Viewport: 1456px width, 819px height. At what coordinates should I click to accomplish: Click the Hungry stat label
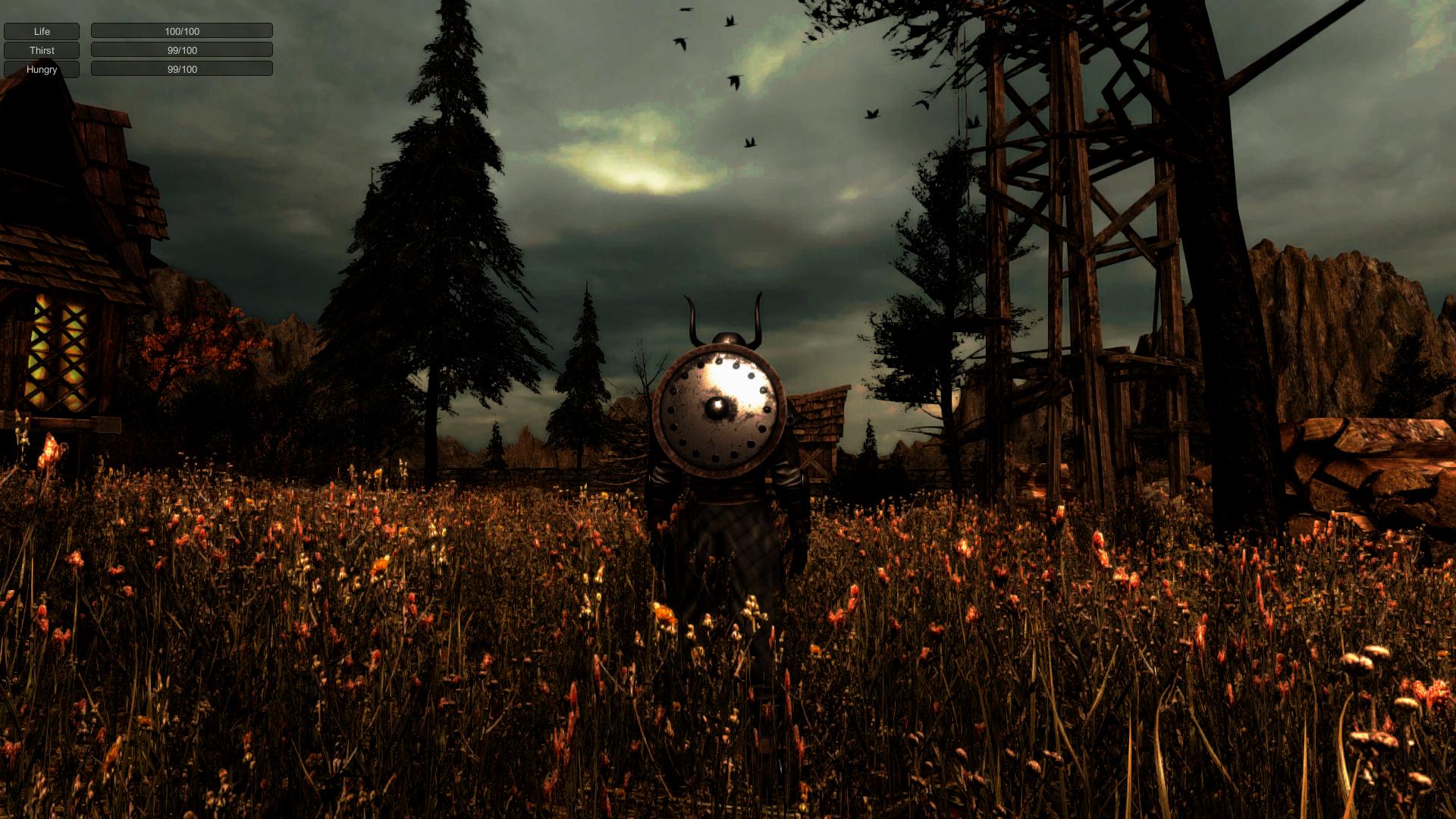pyautogui.click(x=42, y=69)
